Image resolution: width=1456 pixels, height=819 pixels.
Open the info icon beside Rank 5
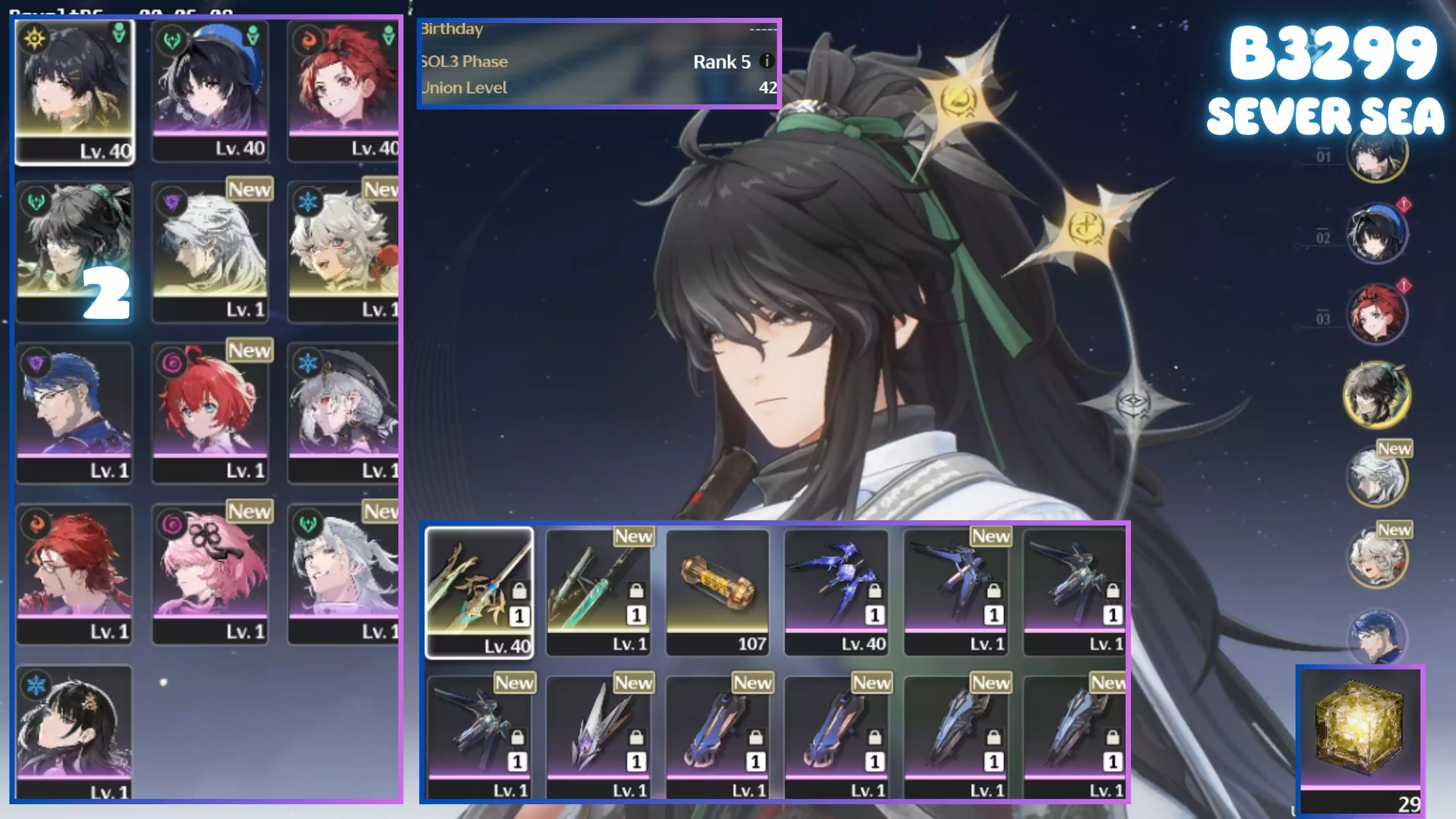click(x=766, y=61)
